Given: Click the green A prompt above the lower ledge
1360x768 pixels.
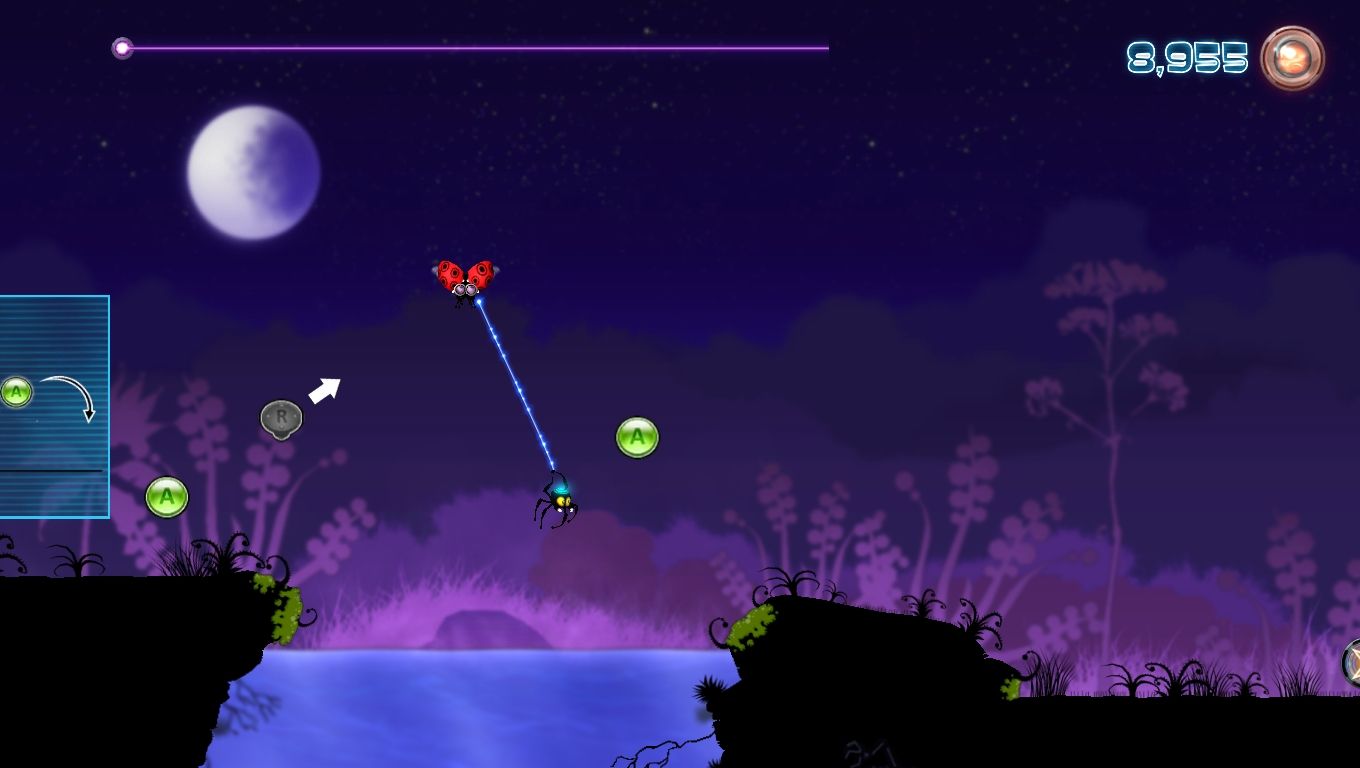Looking at the screenshot, I should [166, 496].
